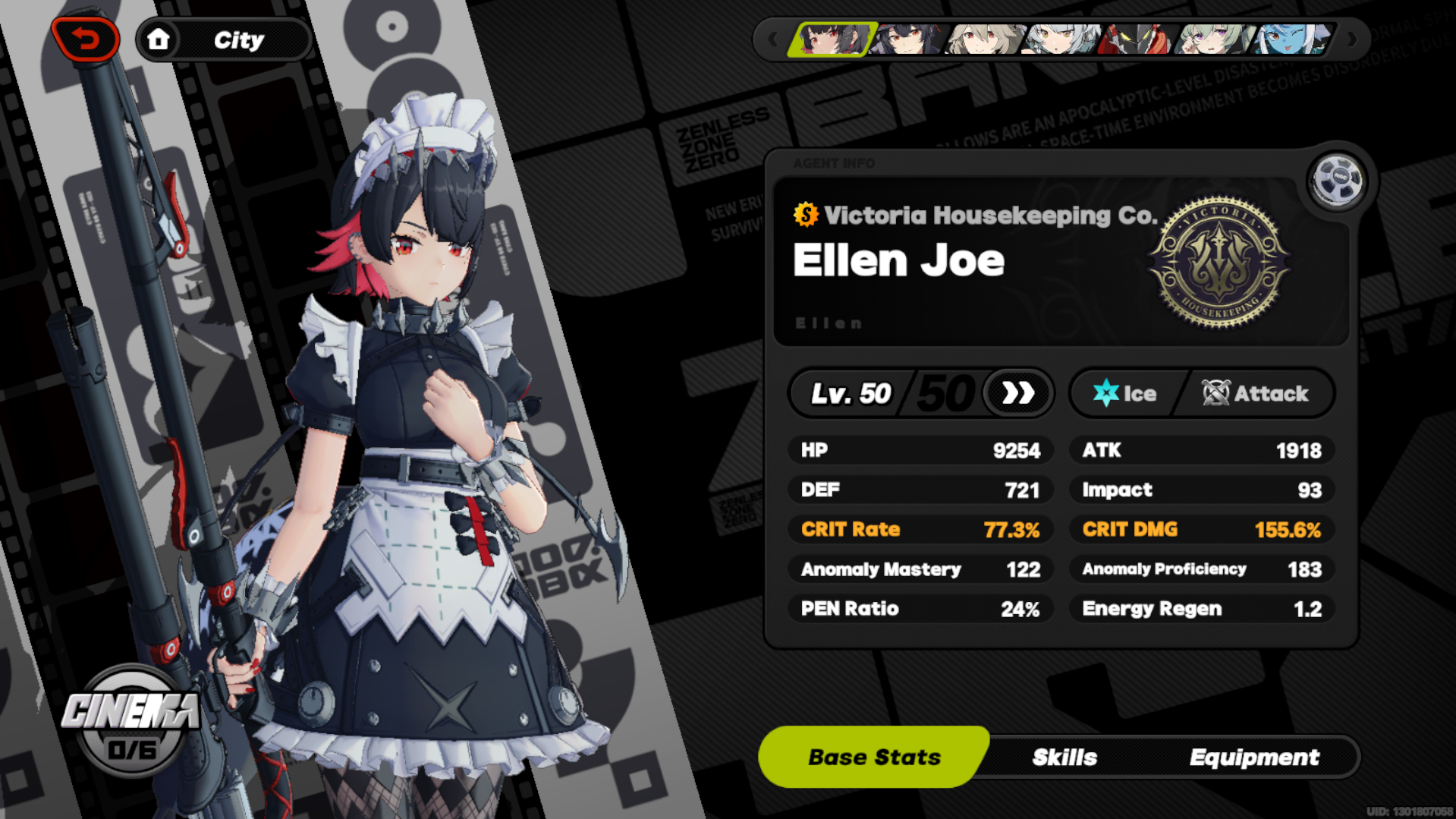Click the film reel icon on agent panel

[x=1338, y=180]
